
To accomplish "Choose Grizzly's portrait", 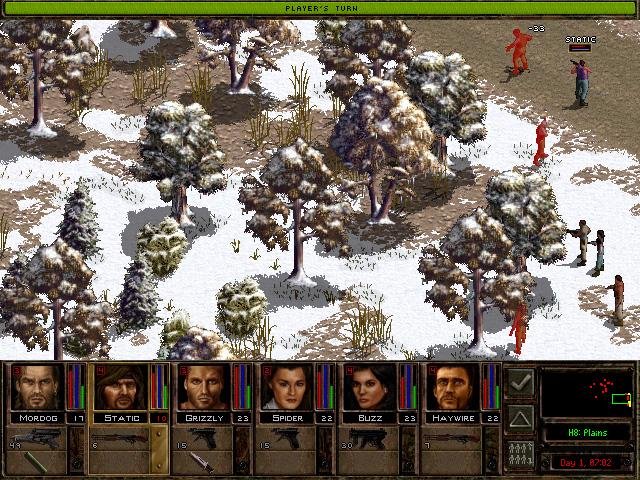I will [204, 387].
